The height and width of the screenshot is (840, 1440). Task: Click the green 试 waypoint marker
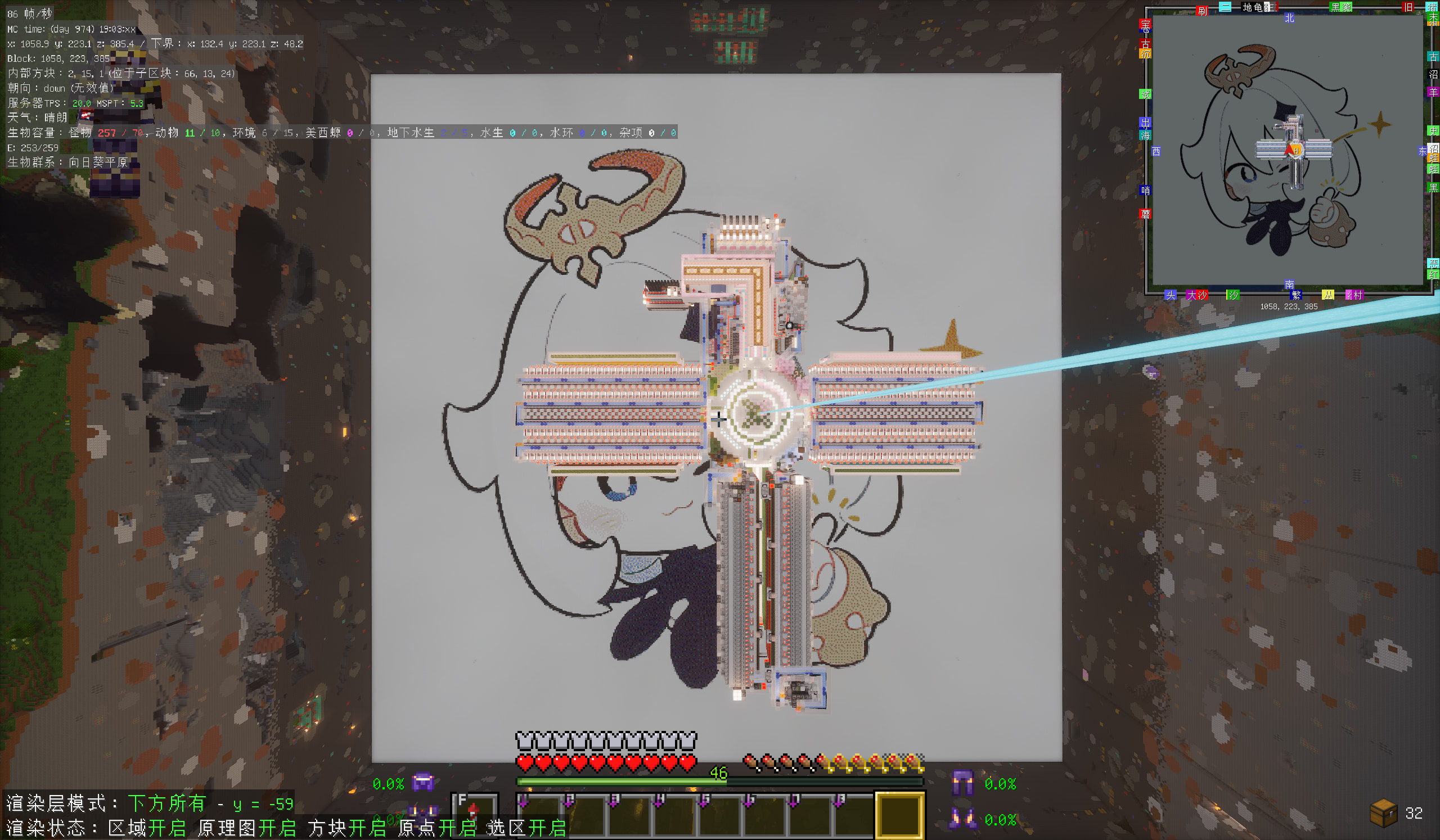pos(1145,94)
